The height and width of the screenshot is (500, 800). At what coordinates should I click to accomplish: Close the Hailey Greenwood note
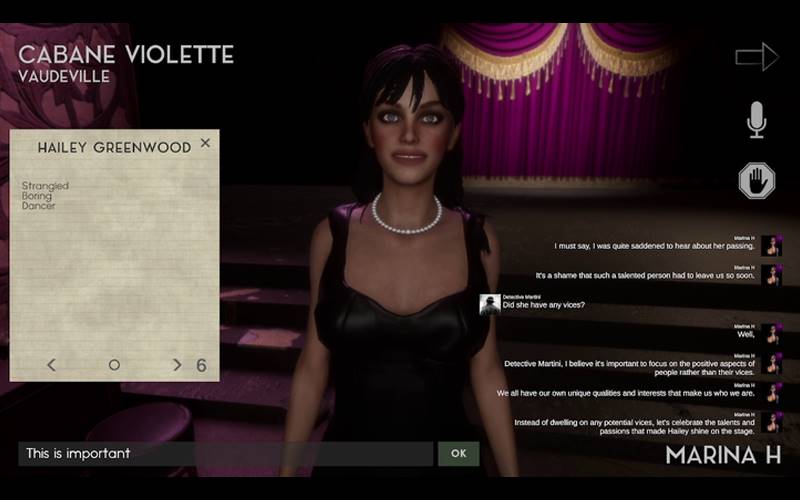coord(205,143)
